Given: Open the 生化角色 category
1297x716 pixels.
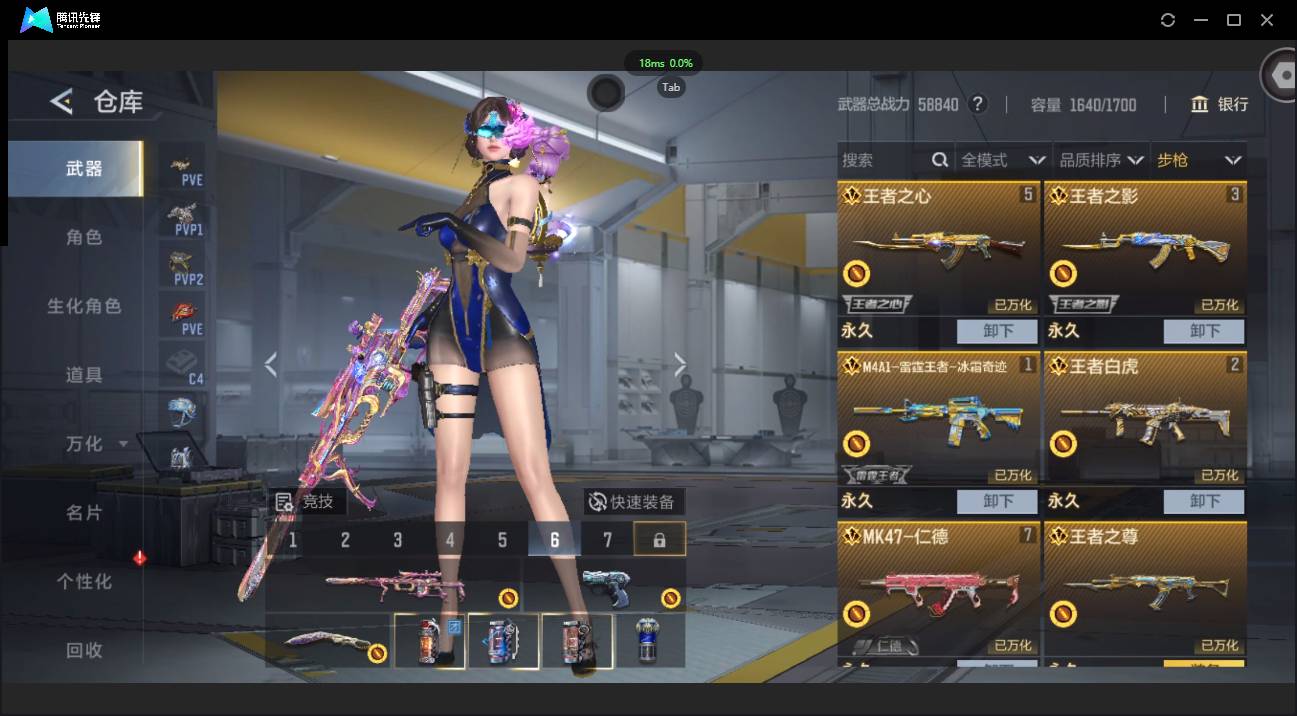Looking at the screenshot, I should coord(84,306).
